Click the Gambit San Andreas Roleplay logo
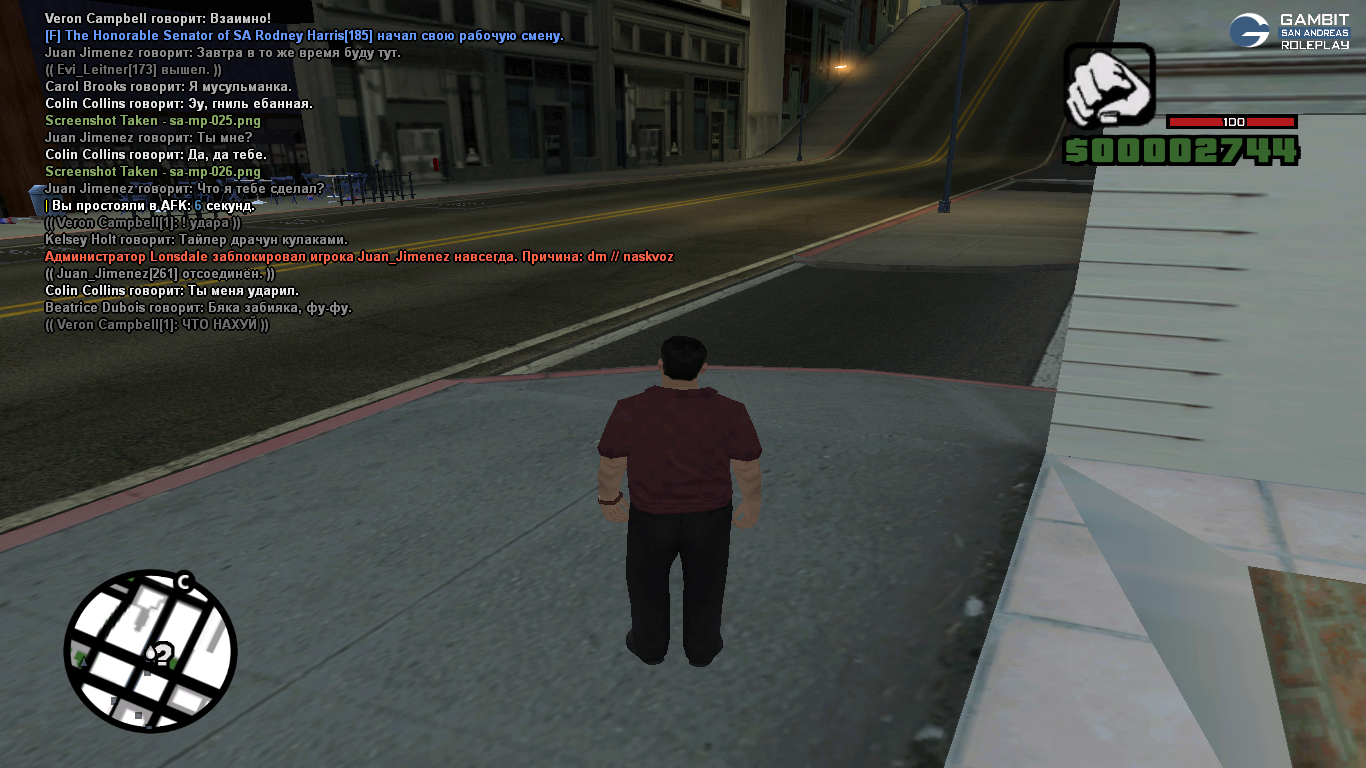This screenshot has height=768, width=1366. pos(1289,31)
